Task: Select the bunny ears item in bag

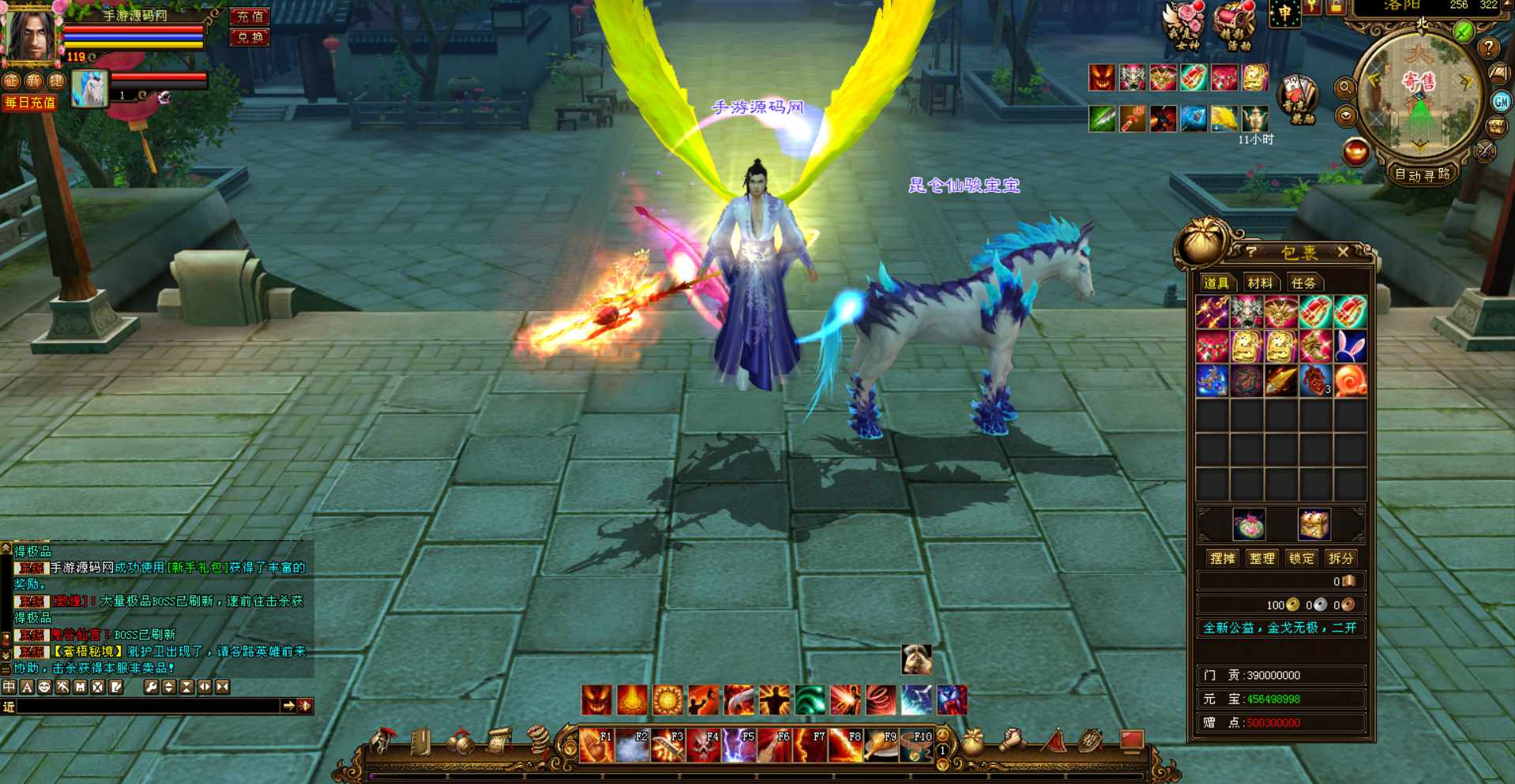Action: pos(1350,347)
